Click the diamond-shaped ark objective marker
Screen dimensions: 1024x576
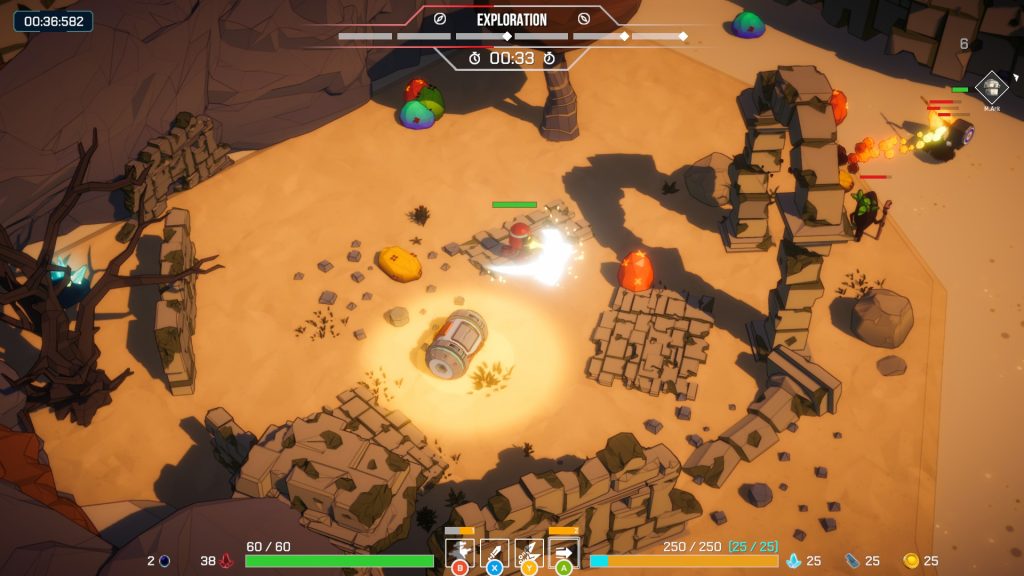click(991, 88)
